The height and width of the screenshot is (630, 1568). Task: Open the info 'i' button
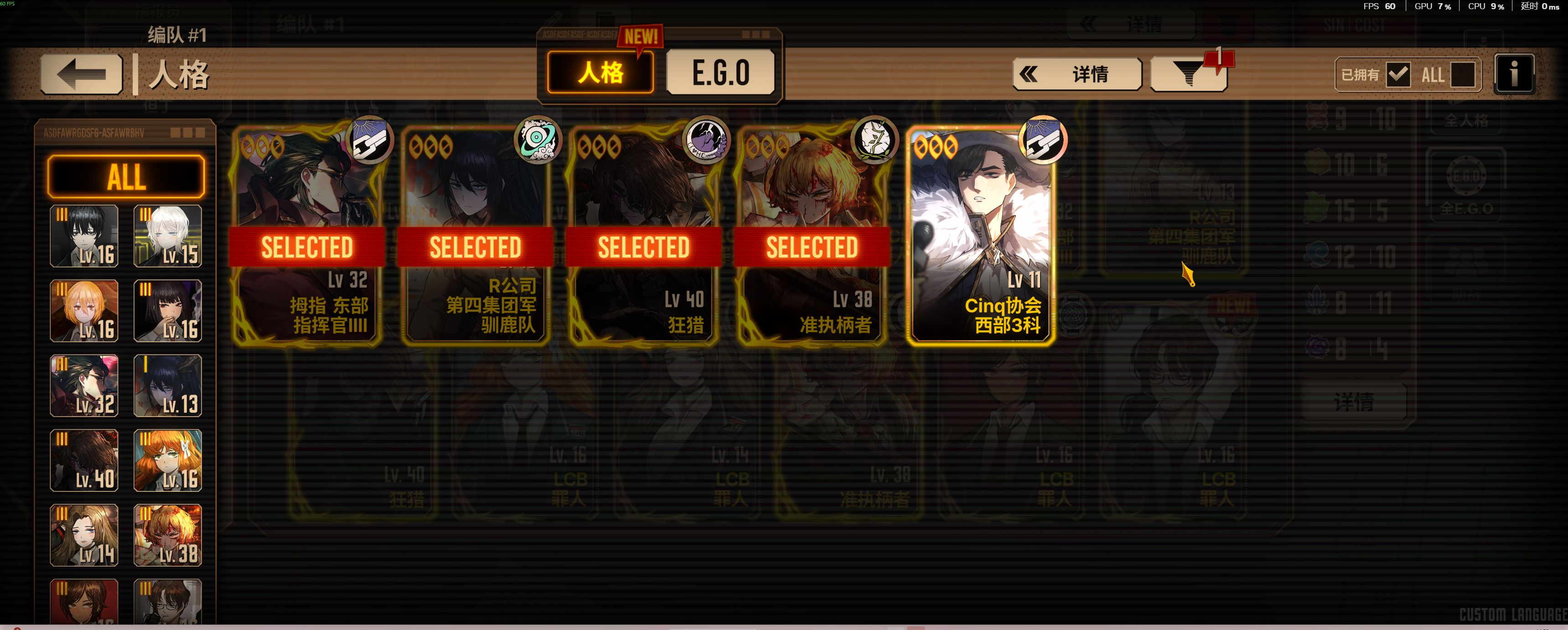pyautogui.click(x=1514, y=74)
